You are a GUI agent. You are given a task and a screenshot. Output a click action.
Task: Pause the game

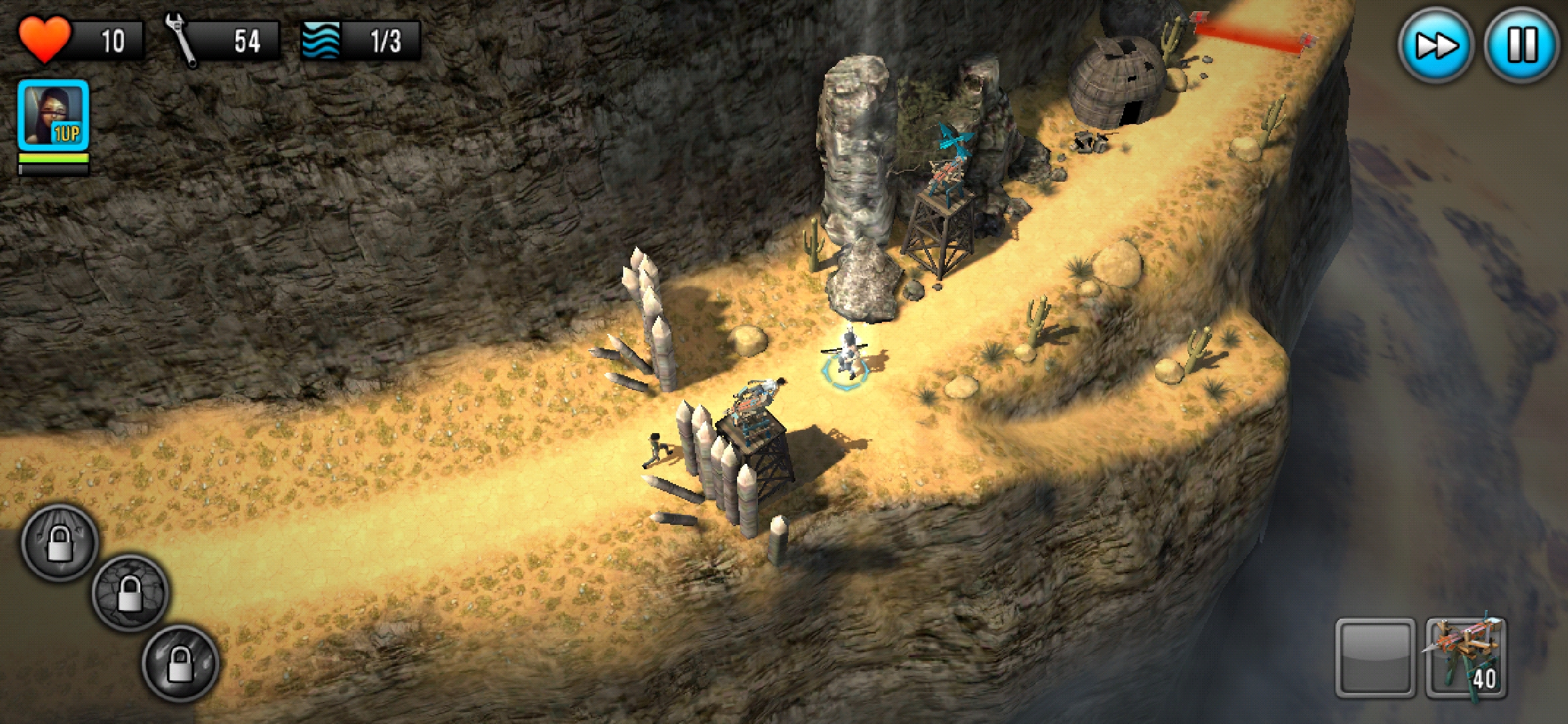click(1521, 46)
